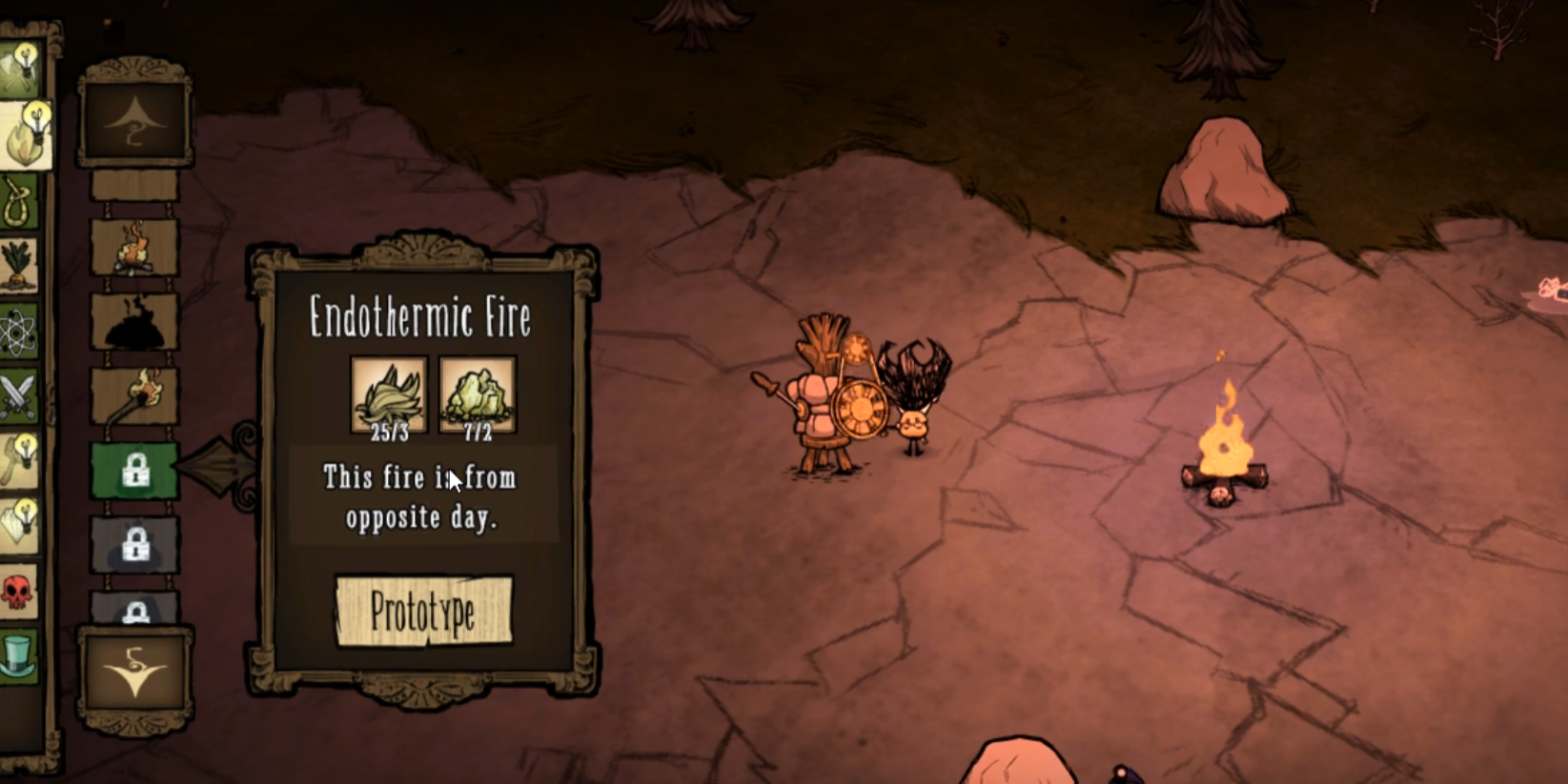Select the campfire recipe slot
The height and width of the screenshot is (784, 1568).
click(134, 248)
